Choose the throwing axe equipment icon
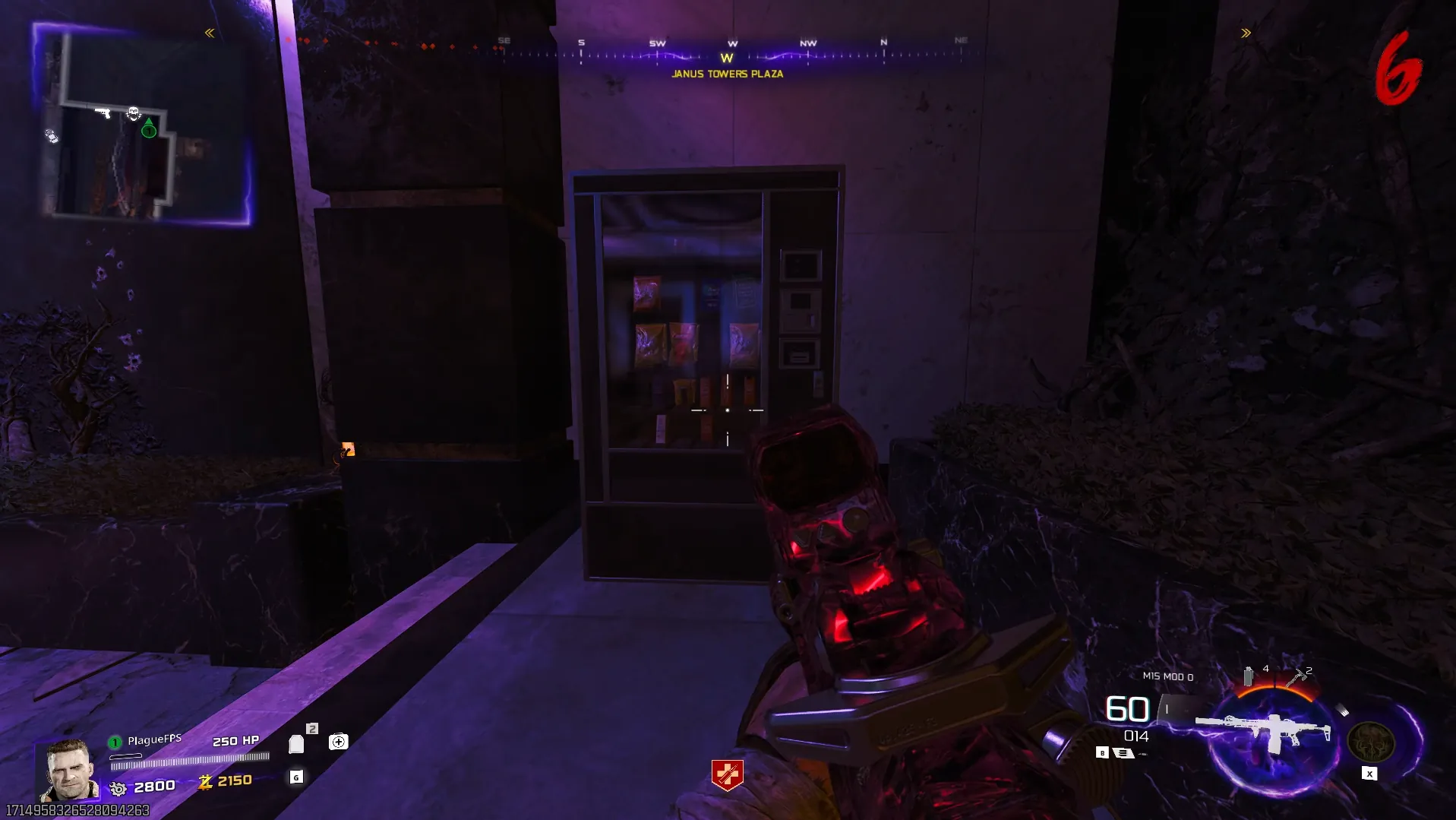 point(1297,676)
